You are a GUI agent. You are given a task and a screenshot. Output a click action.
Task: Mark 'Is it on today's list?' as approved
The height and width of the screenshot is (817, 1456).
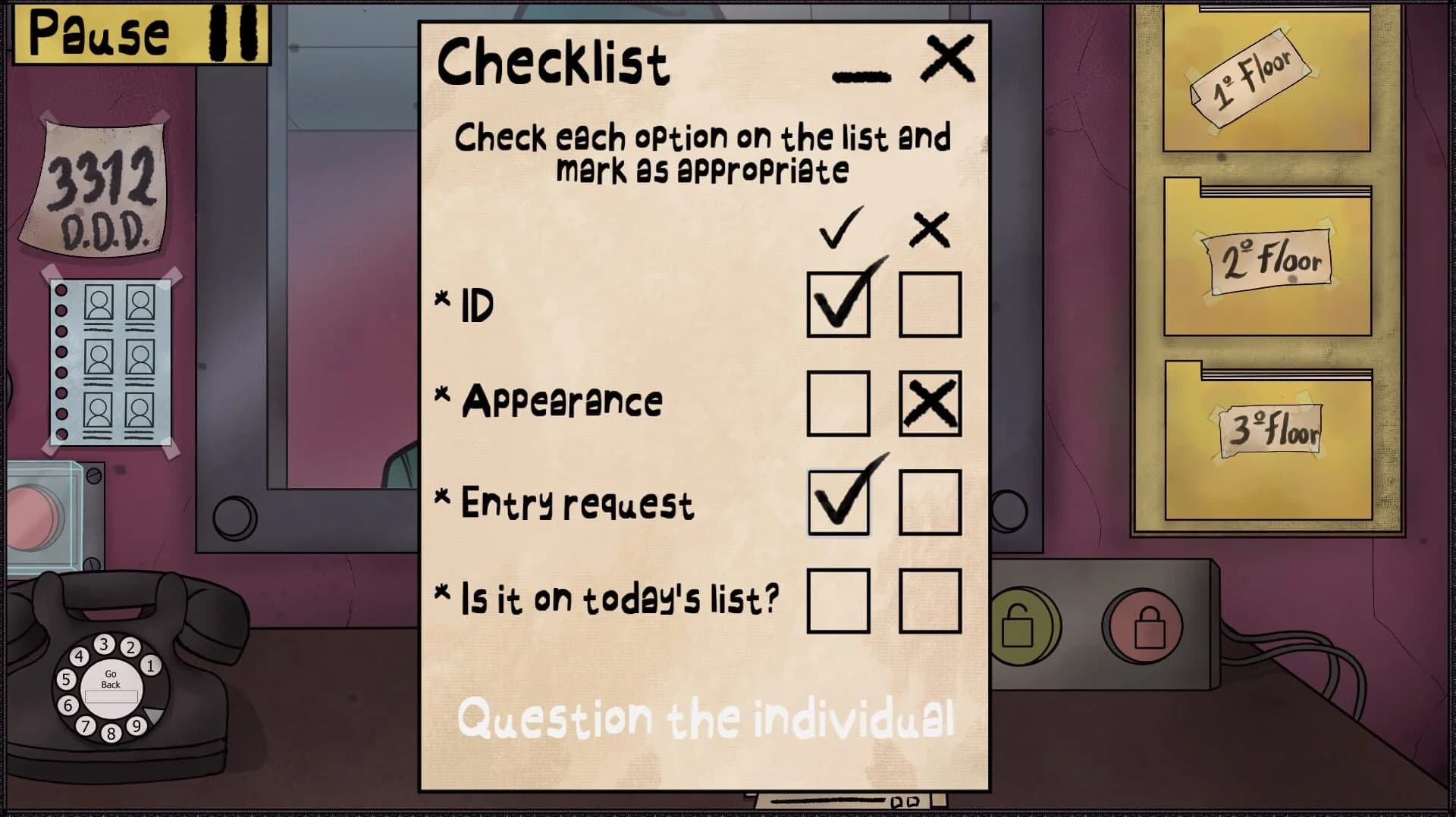(x=838, y=600)
